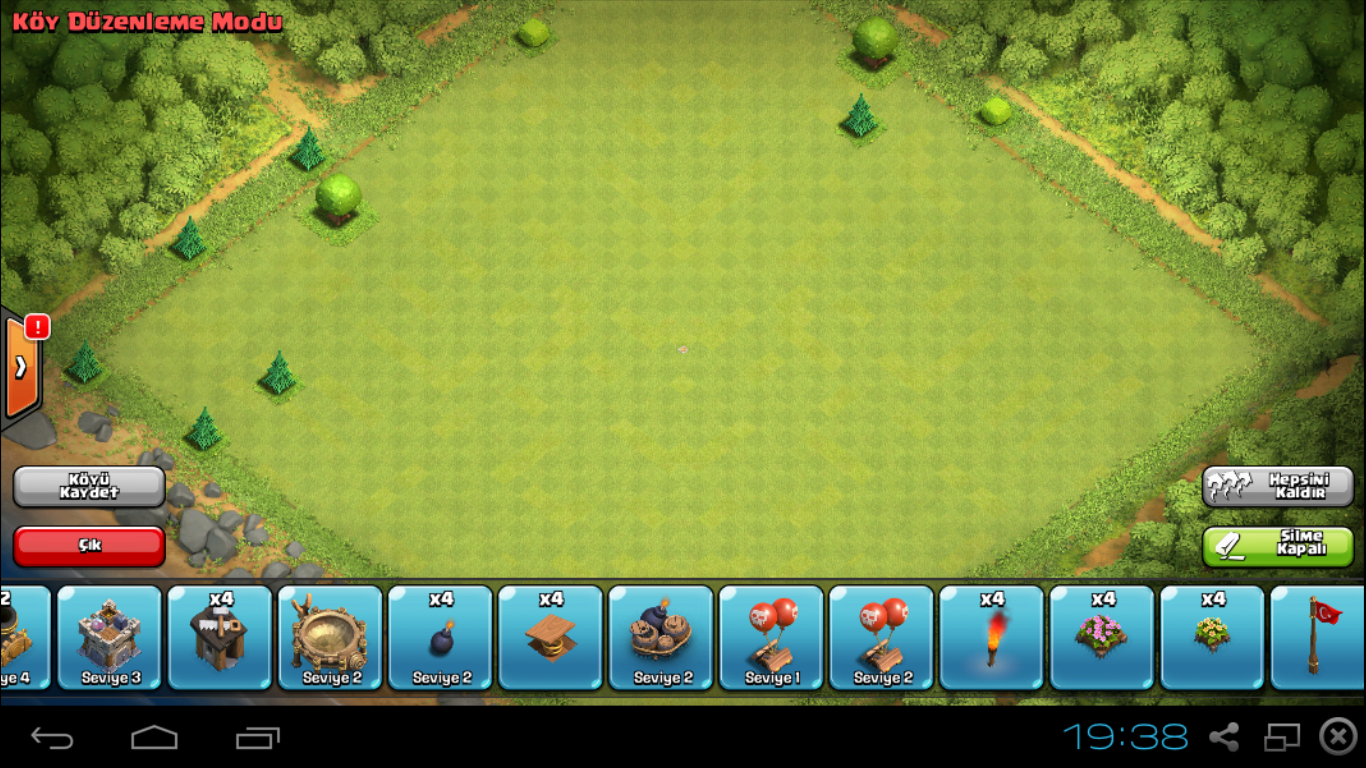Select the torch x4 decoration
Image resolution: width=1366 pixels, height=768 pixels.
[992, 637]
